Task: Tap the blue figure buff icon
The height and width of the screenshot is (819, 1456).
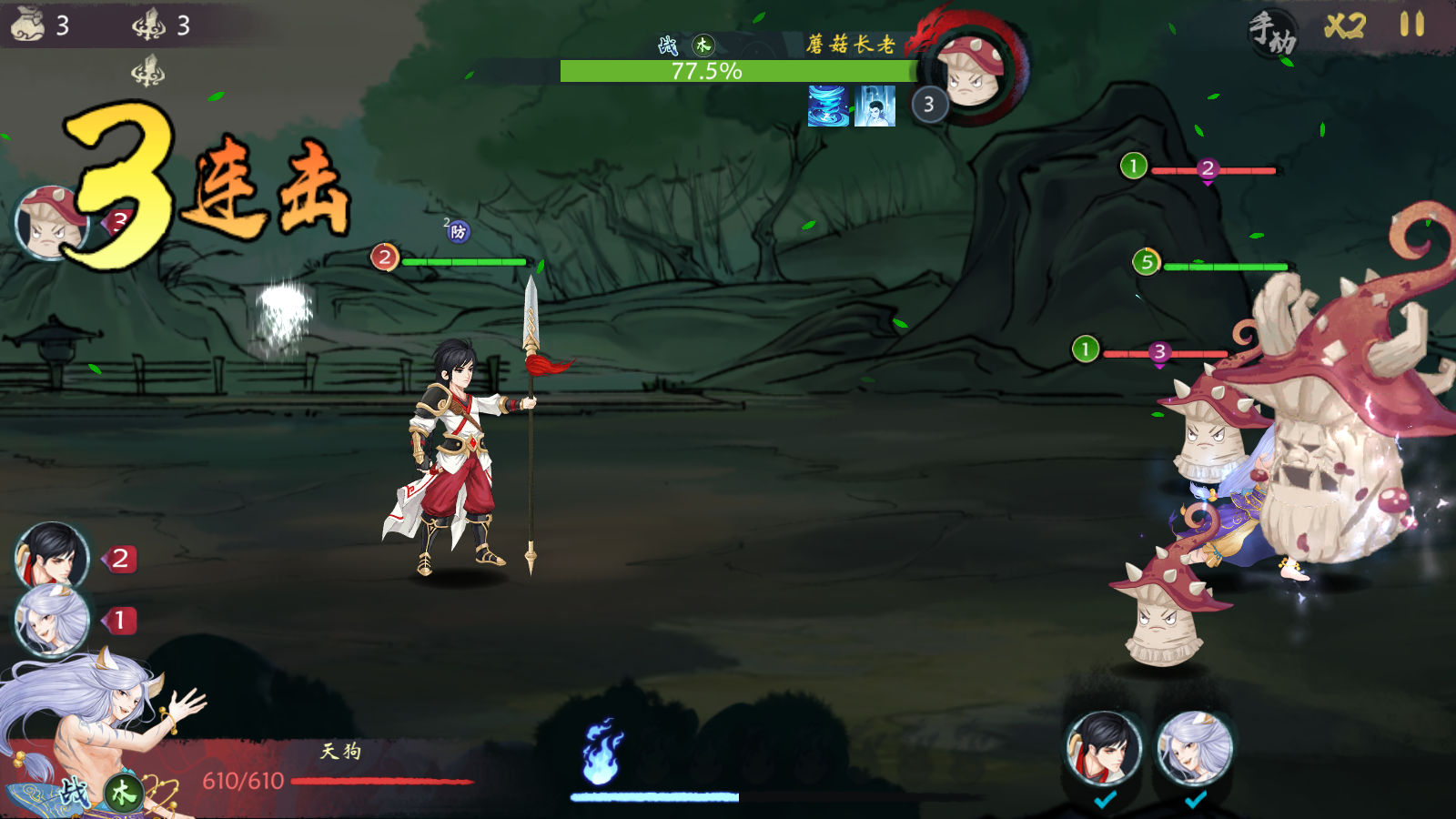Action: 875,106
